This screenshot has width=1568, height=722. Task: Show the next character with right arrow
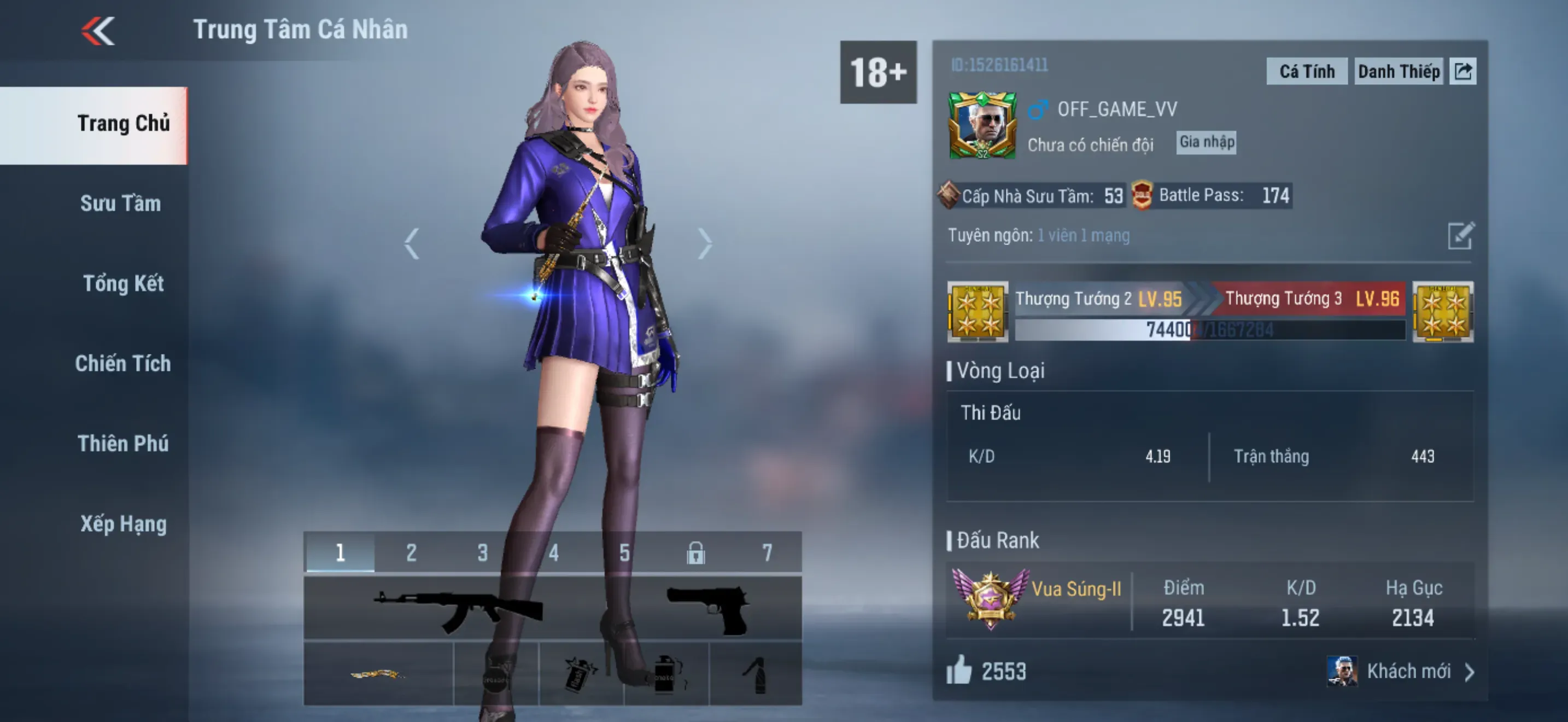pos(704,243)
